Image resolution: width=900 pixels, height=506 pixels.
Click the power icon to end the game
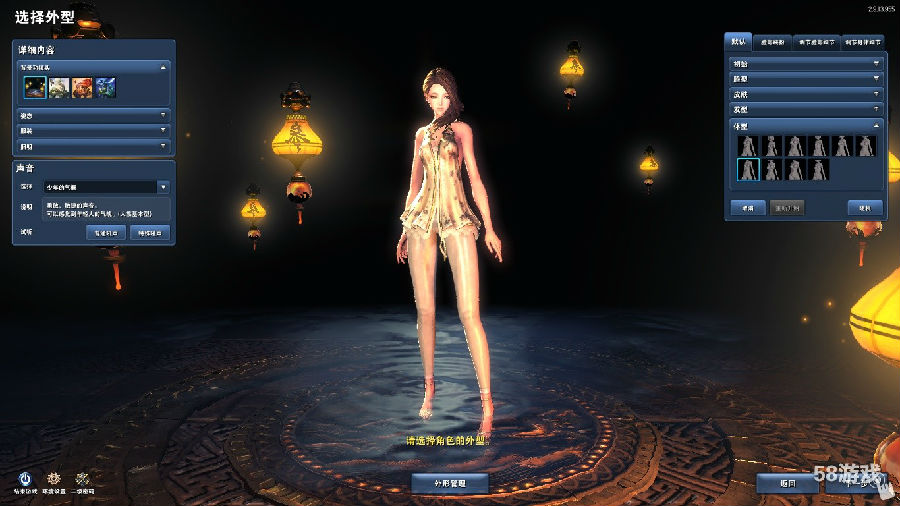[x=25, y=479]
